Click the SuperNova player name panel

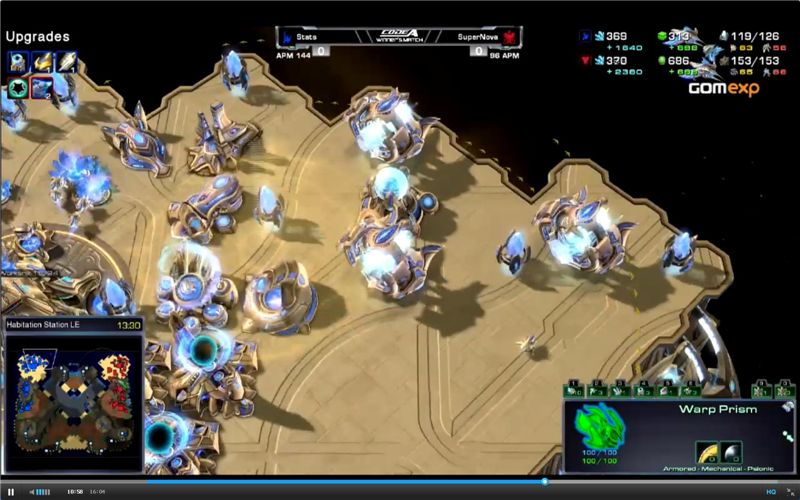coord(481,37)
